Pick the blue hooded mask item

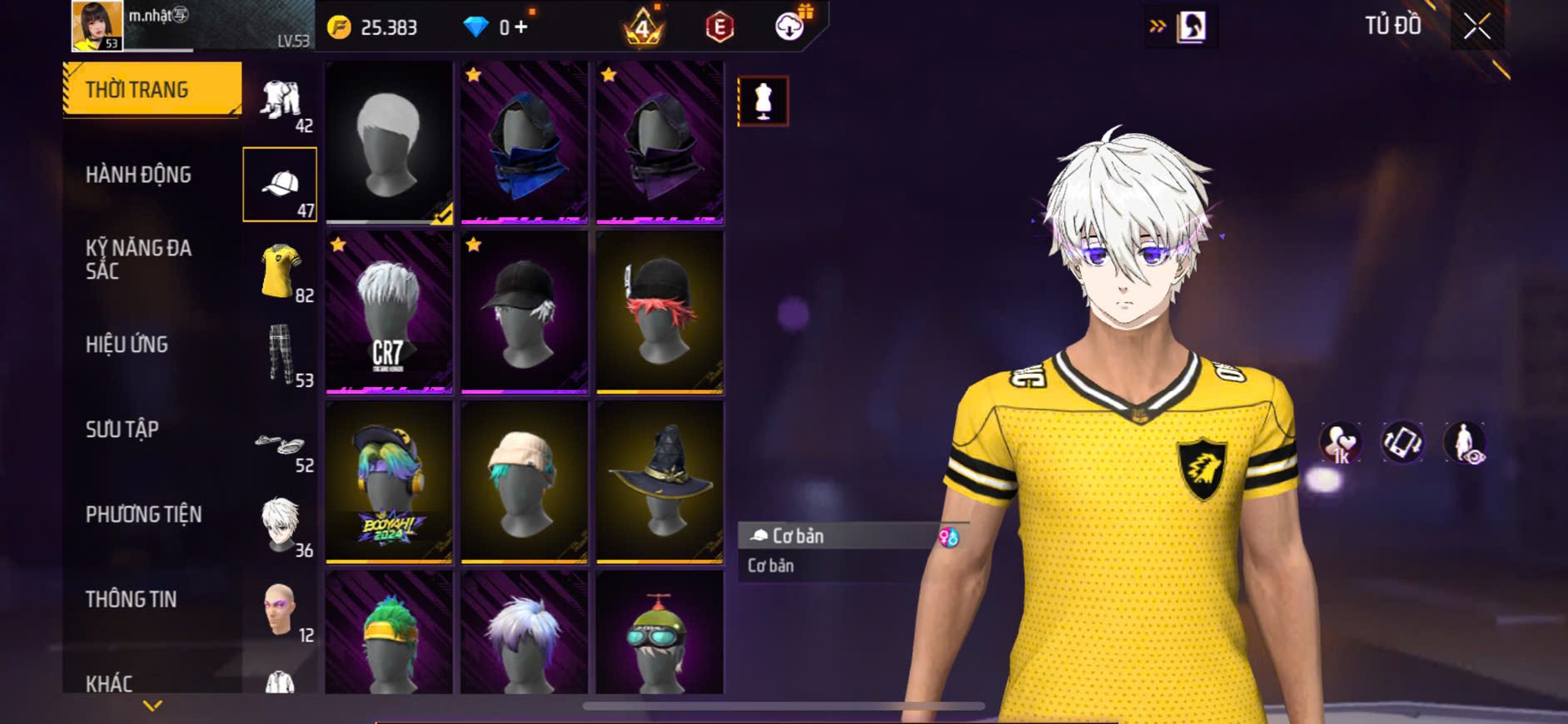(525, 143)
